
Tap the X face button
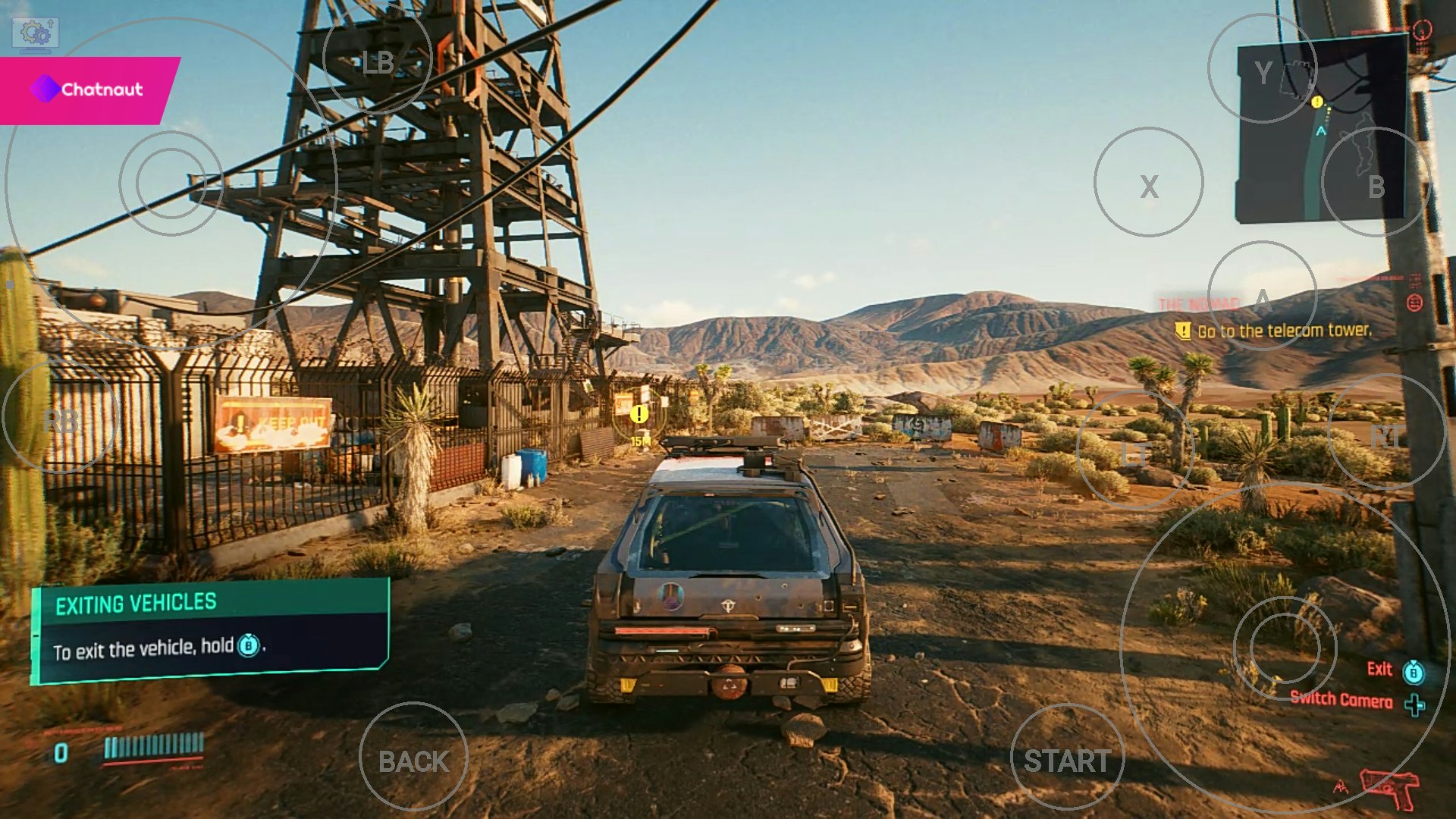(x=1150, y=180)
